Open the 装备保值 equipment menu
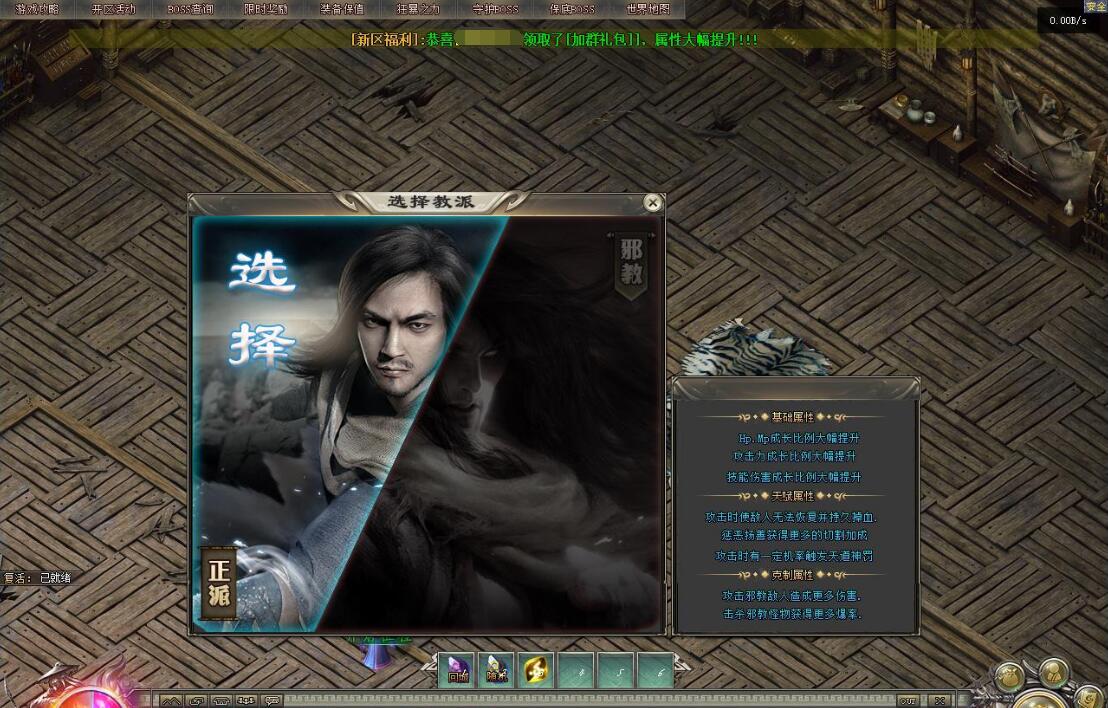Image resolution: width=1108 pixels, height=708 pixels. click(342, 9)
